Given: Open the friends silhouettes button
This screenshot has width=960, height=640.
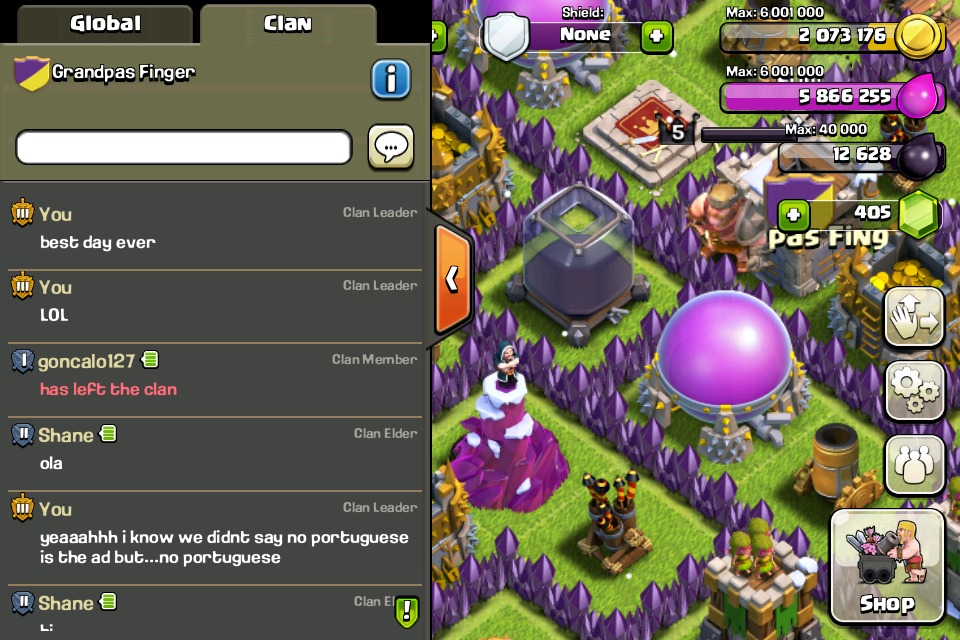Looking at the screenshot, I should 914,465.
